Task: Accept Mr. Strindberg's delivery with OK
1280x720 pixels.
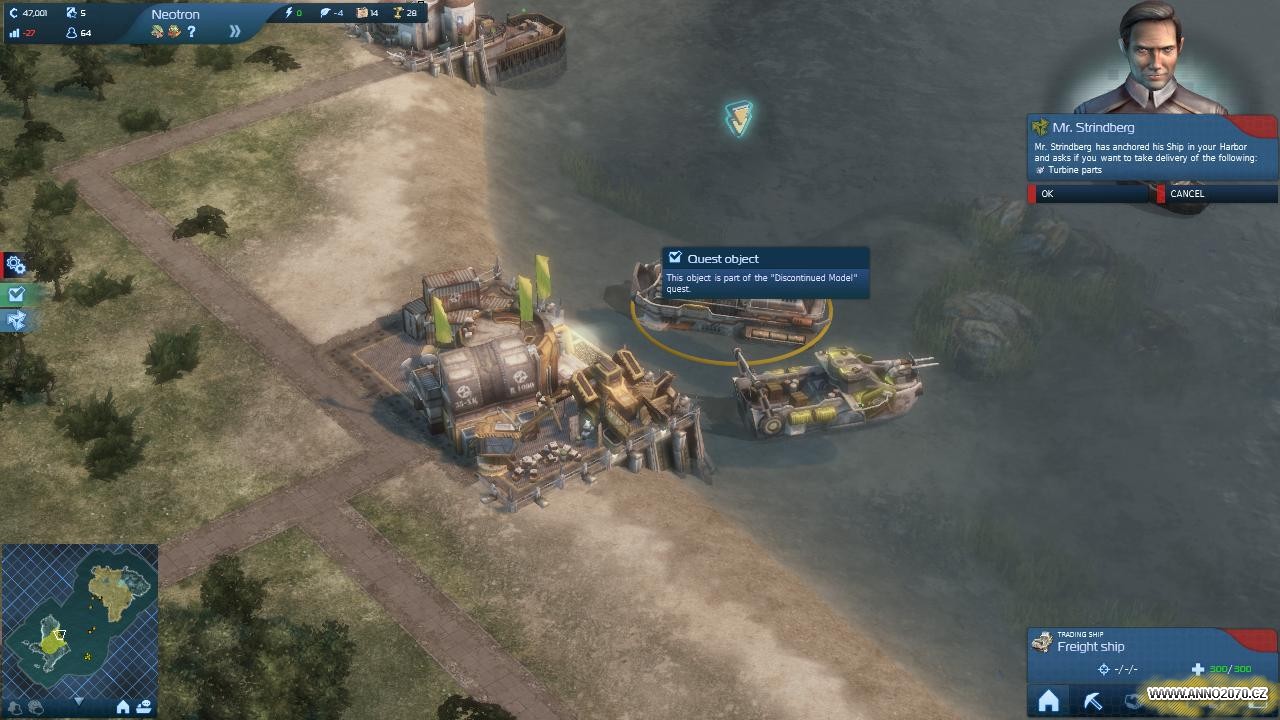Action: coord(1088,194)
